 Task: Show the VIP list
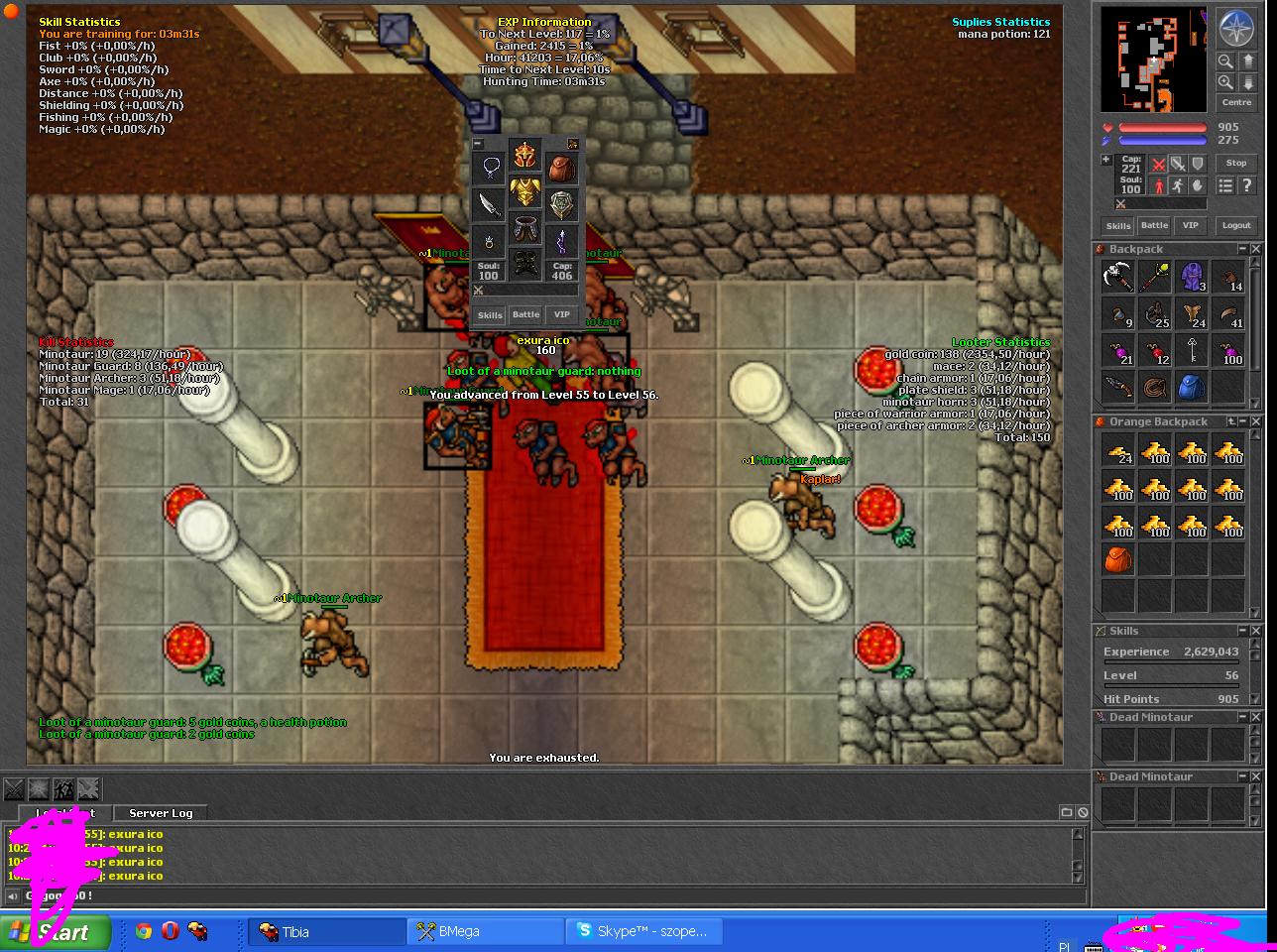tap(1190, 226)
